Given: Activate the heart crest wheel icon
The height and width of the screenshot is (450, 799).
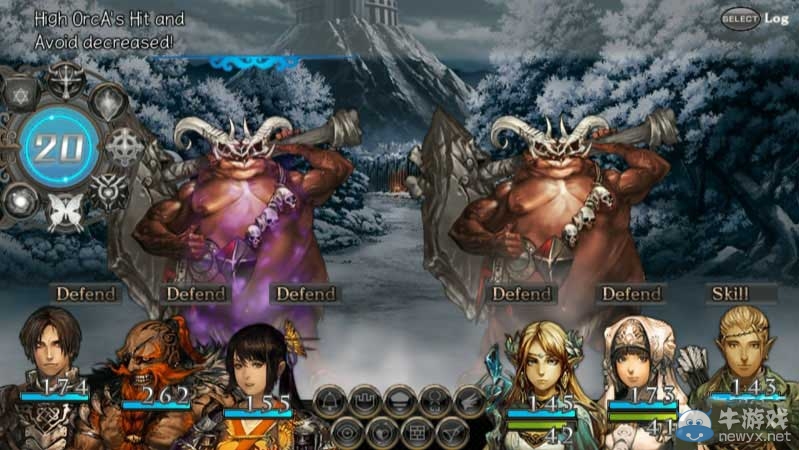Looking at the screenshot, I should pos(108,190).
